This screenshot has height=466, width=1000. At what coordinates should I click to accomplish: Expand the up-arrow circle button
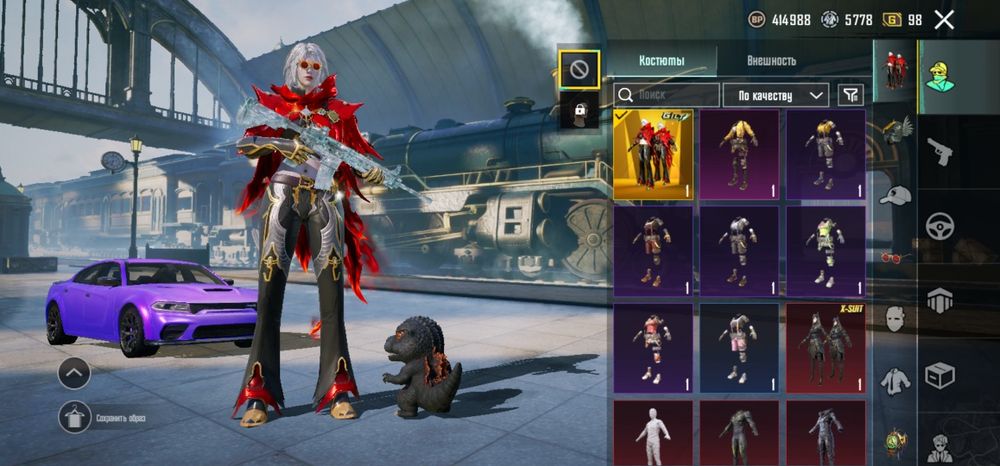(74, 373)
